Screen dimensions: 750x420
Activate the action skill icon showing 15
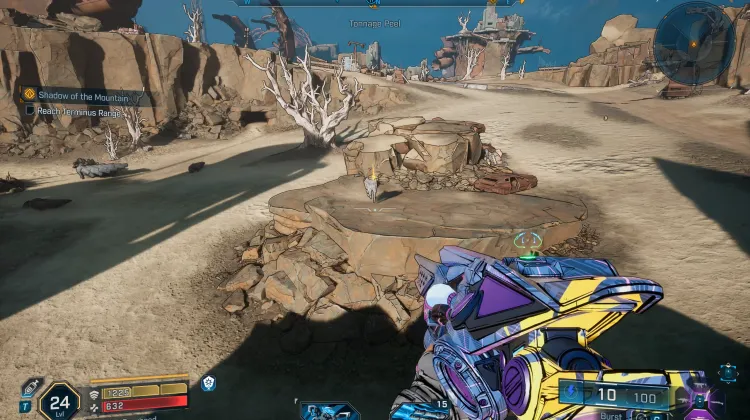[x=420, y=409]
